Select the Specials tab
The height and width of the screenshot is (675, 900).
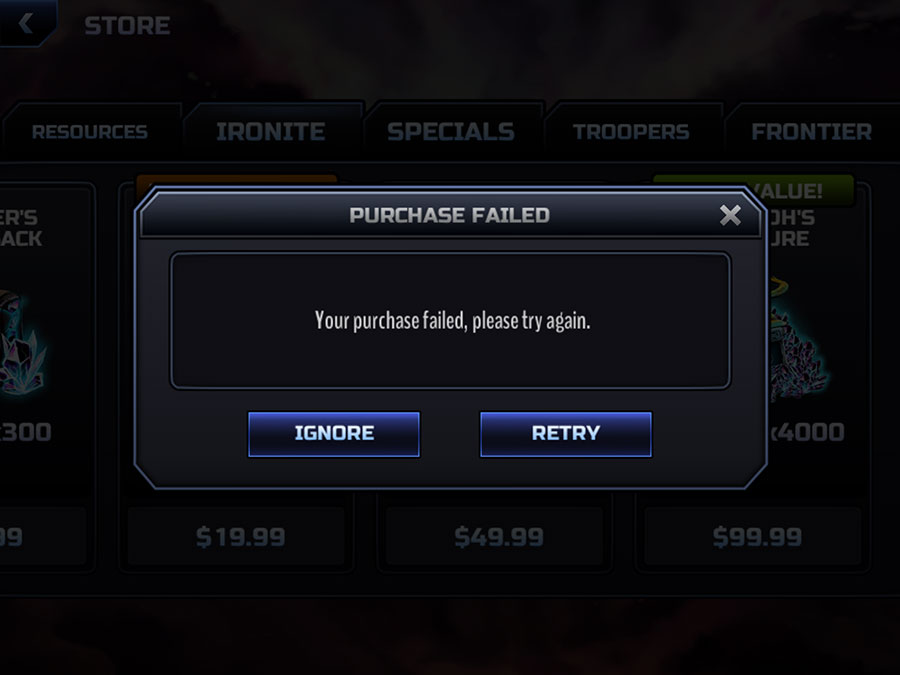tap(451, 132)
